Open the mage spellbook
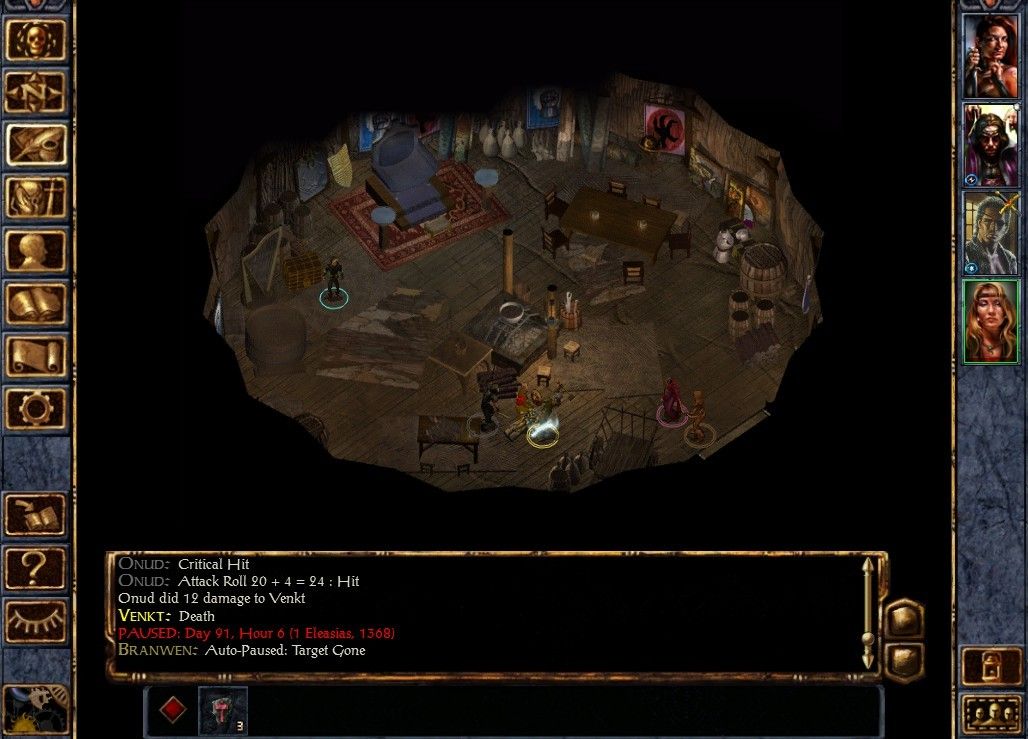The image size is (1028, 739). click(36, 303)
